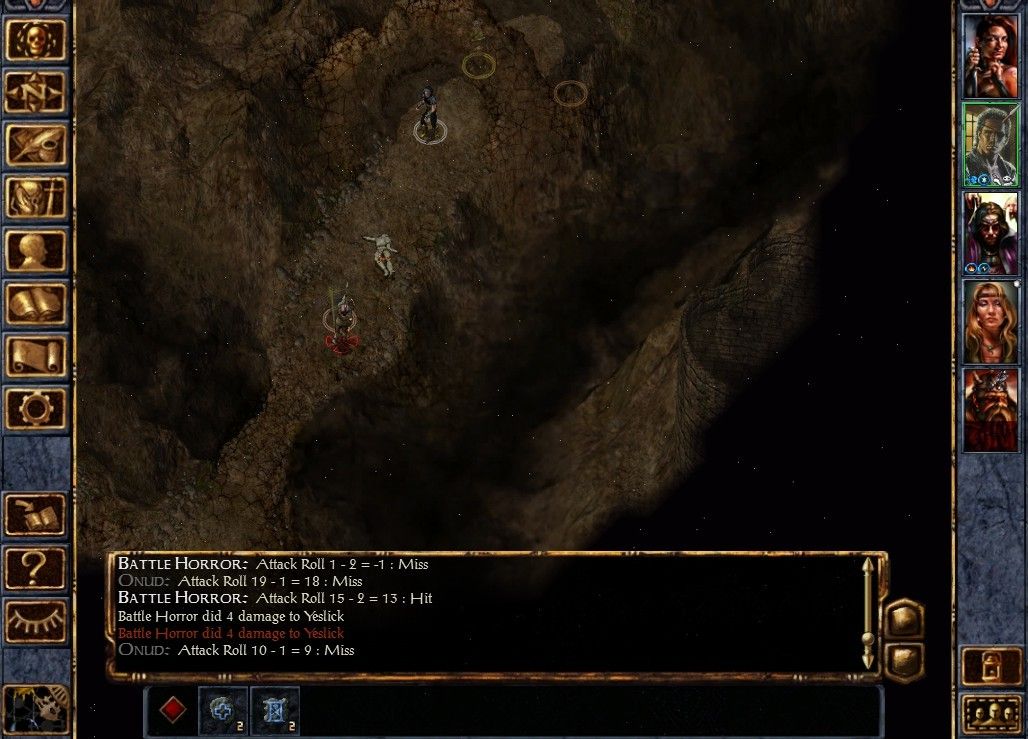Select the red-haired woman party portrait
Image resolution: width=1028 pixels, height=739 pixels.
click(990, 56)
